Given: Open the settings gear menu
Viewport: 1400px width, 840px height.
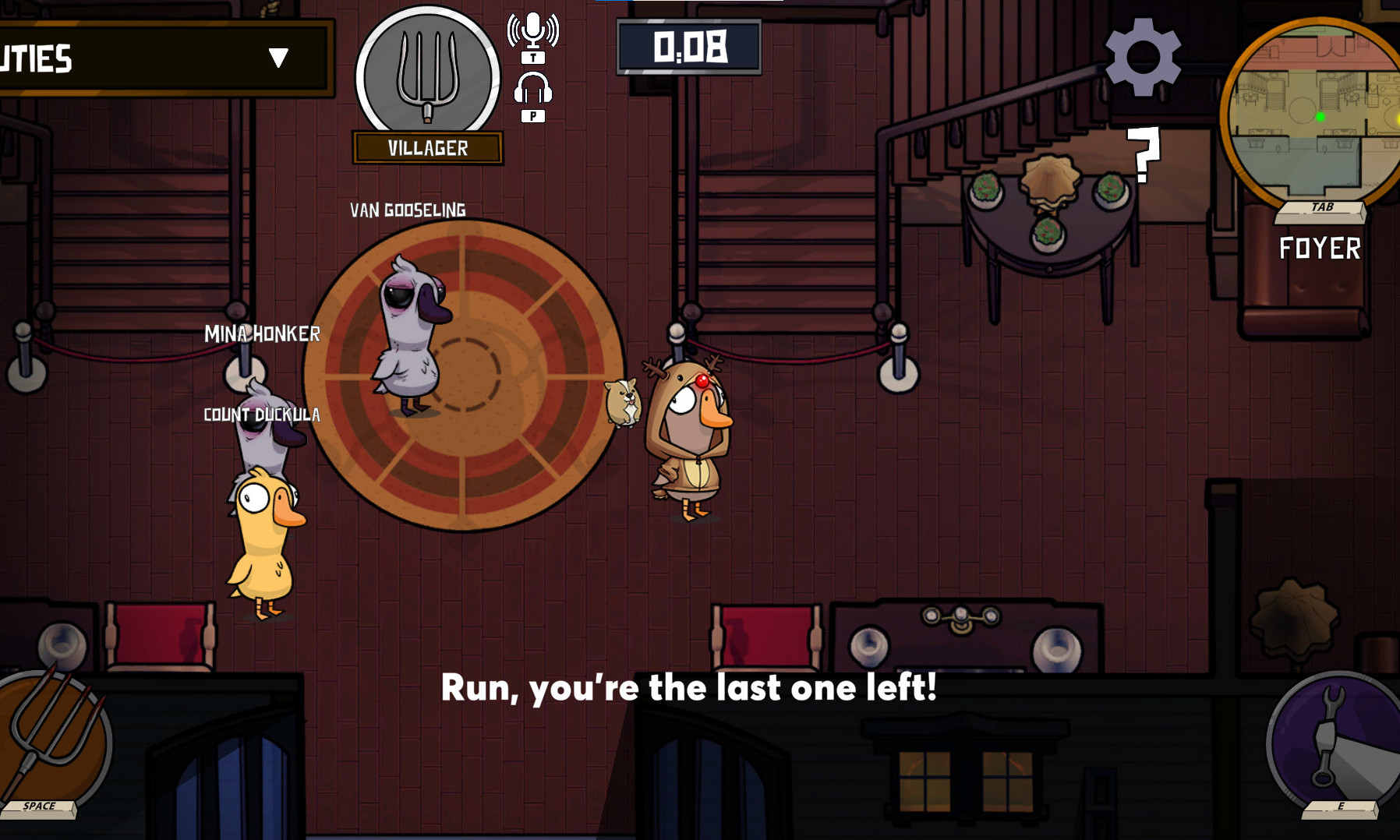Looking at the screenshot, I should click(x=1143, y=57).
